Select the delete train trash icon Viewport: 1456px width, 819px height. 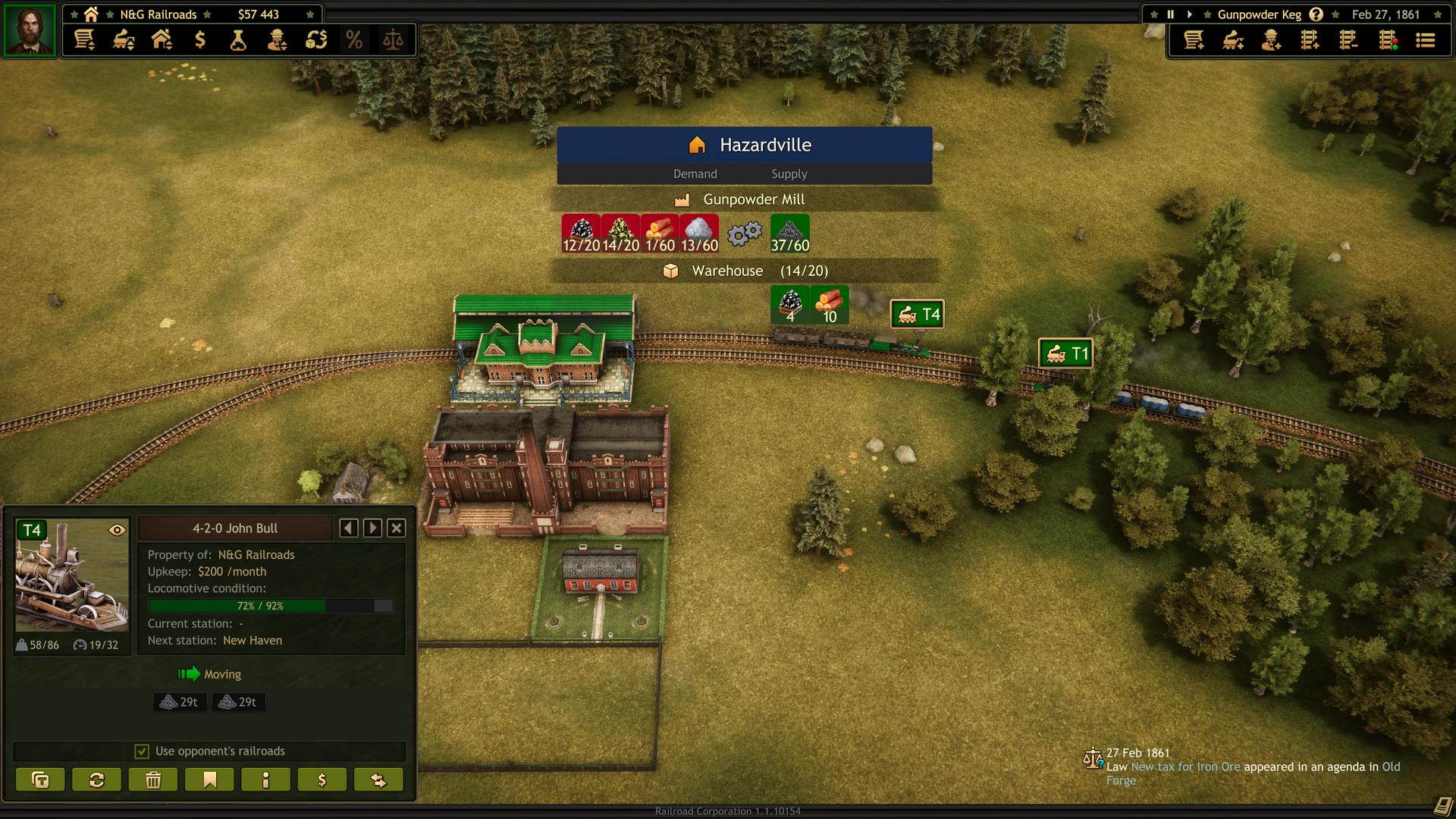tap(152, 779)
